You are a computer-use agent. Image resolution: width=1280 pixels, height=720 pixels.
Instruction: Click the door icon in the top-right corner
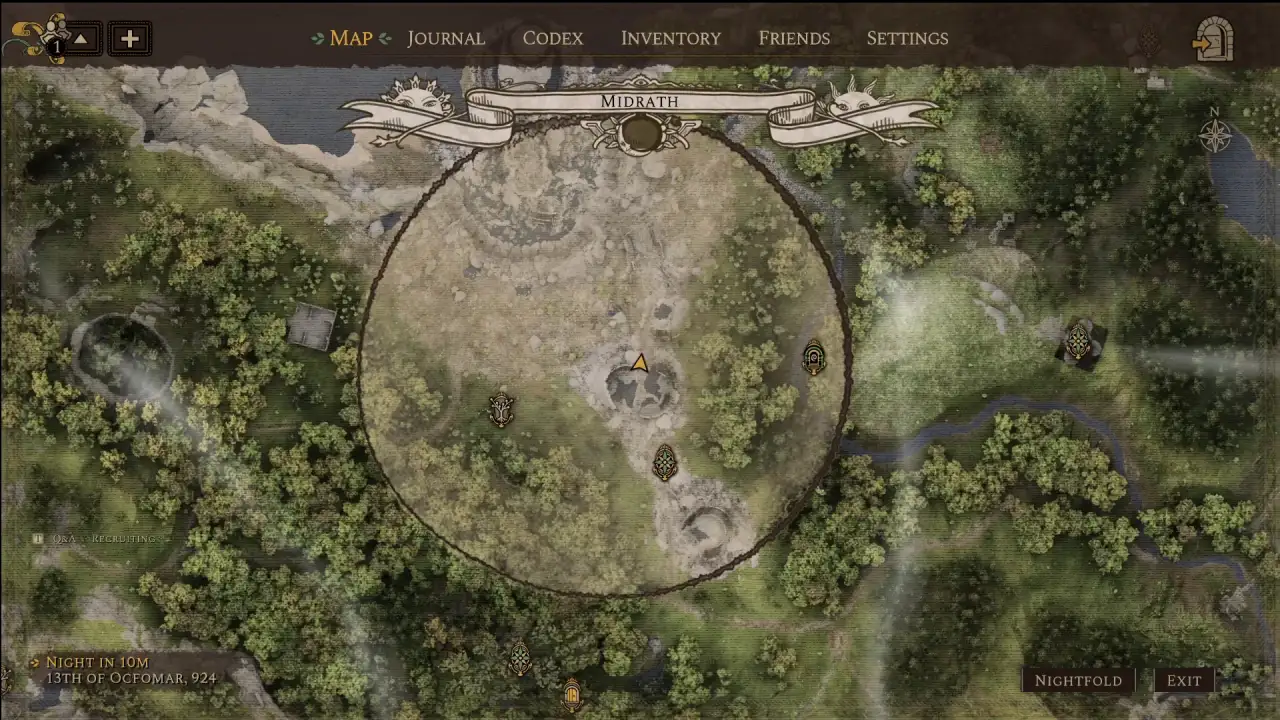coord(1213,40)
